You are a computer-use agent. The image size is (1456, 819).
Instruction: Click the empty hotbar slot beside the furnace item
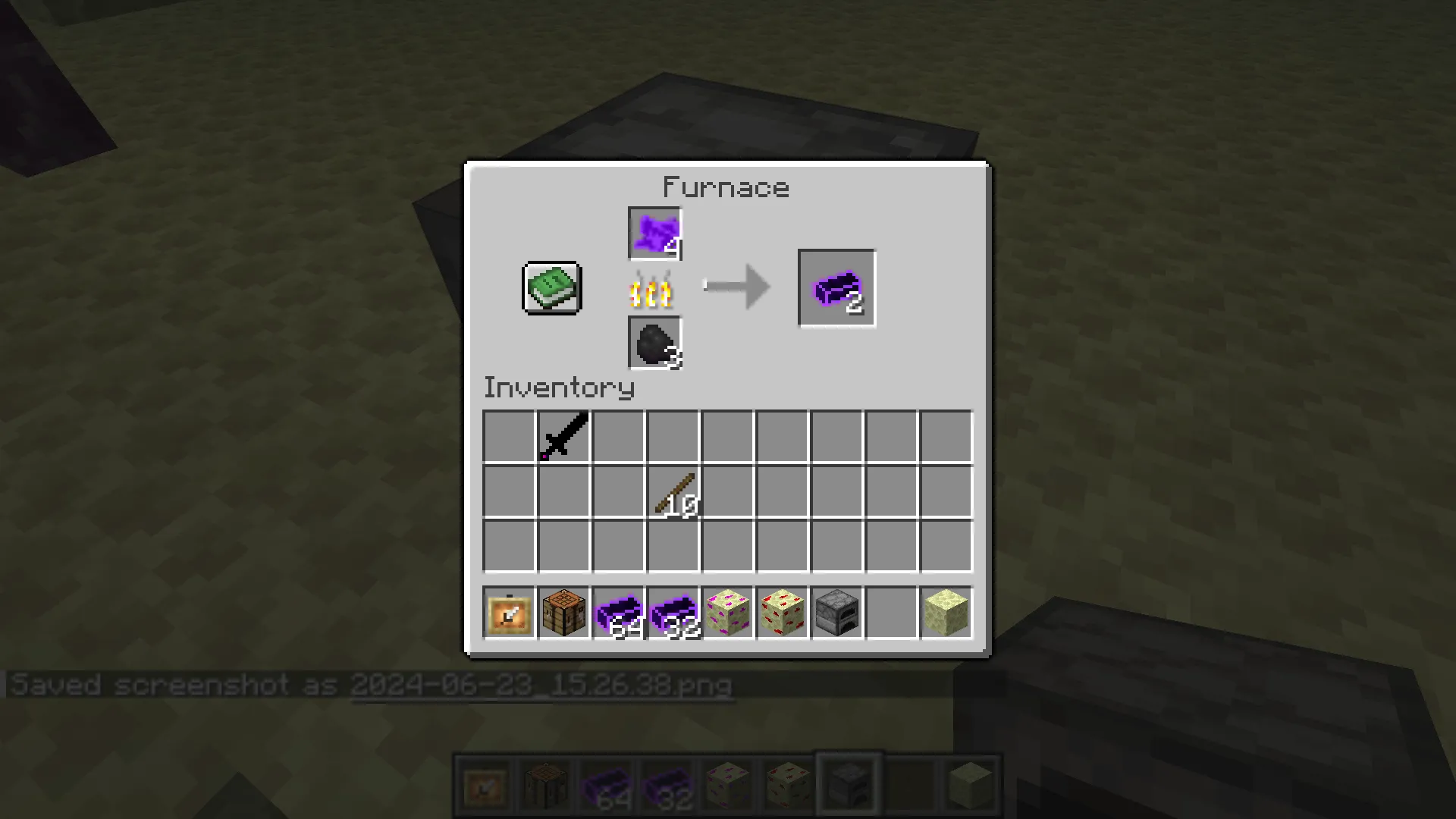(x=890, y=613)
